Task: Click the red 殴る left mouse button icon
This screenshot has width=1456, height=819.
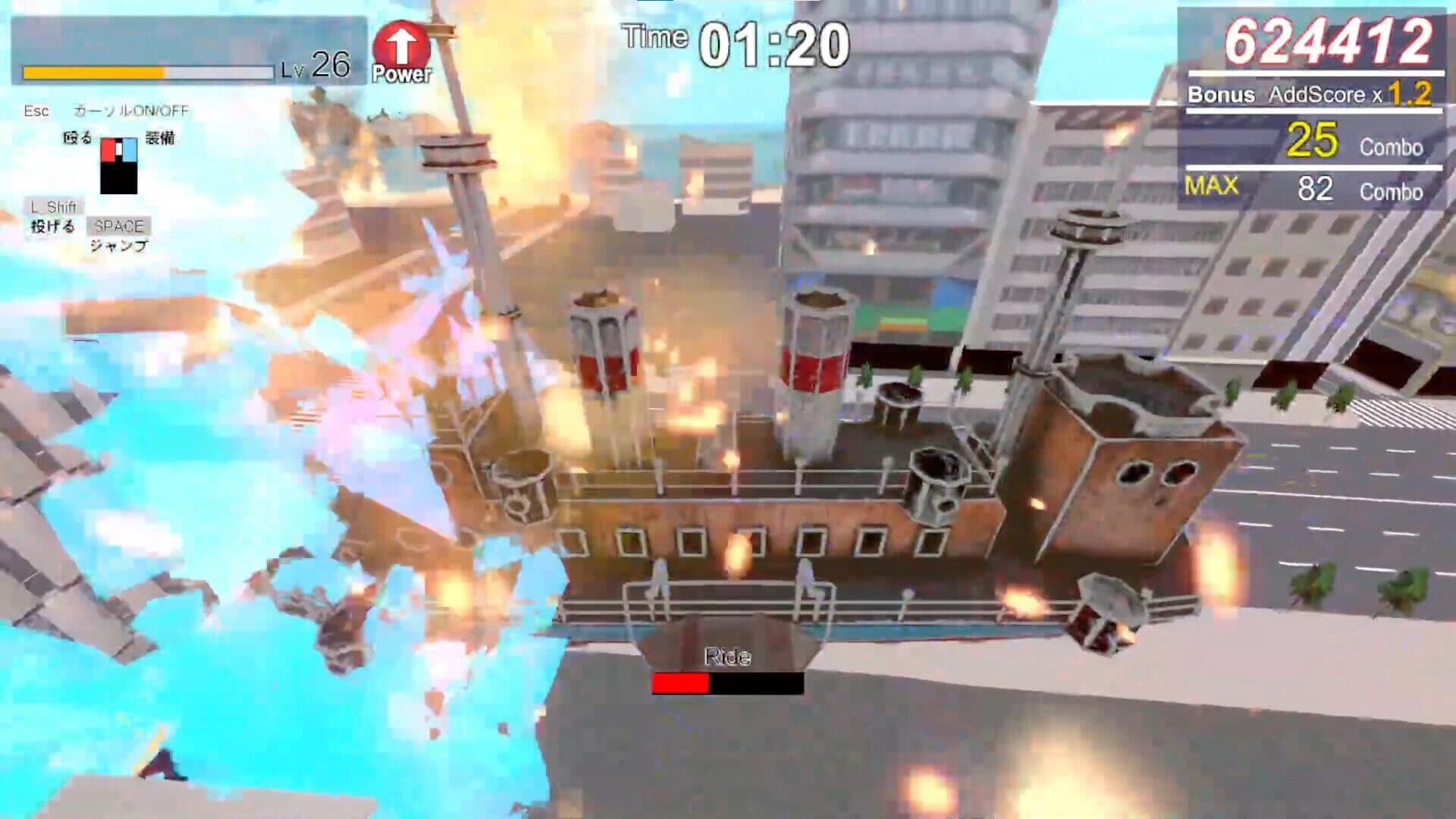Action: (x=110, y=148)
